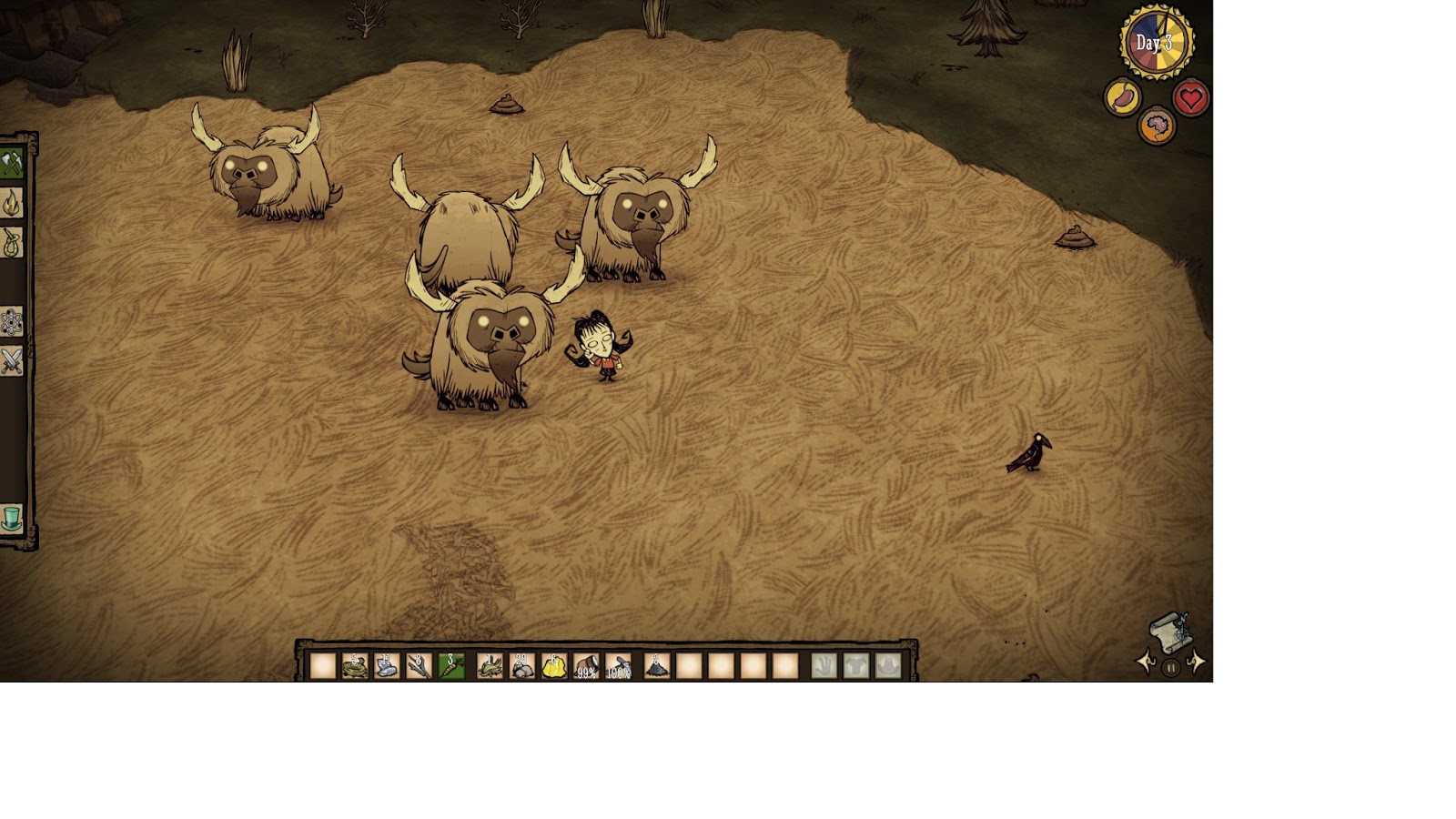Select the grass trap inventory slot
This screenshot has height=819, width=1456.
coord(355,666)
